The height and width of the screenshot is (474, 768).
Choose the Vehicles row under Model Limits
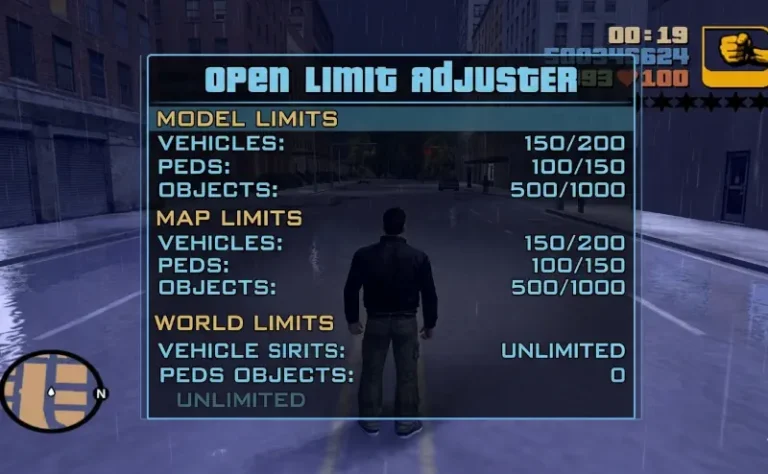(x=391, y=143)
